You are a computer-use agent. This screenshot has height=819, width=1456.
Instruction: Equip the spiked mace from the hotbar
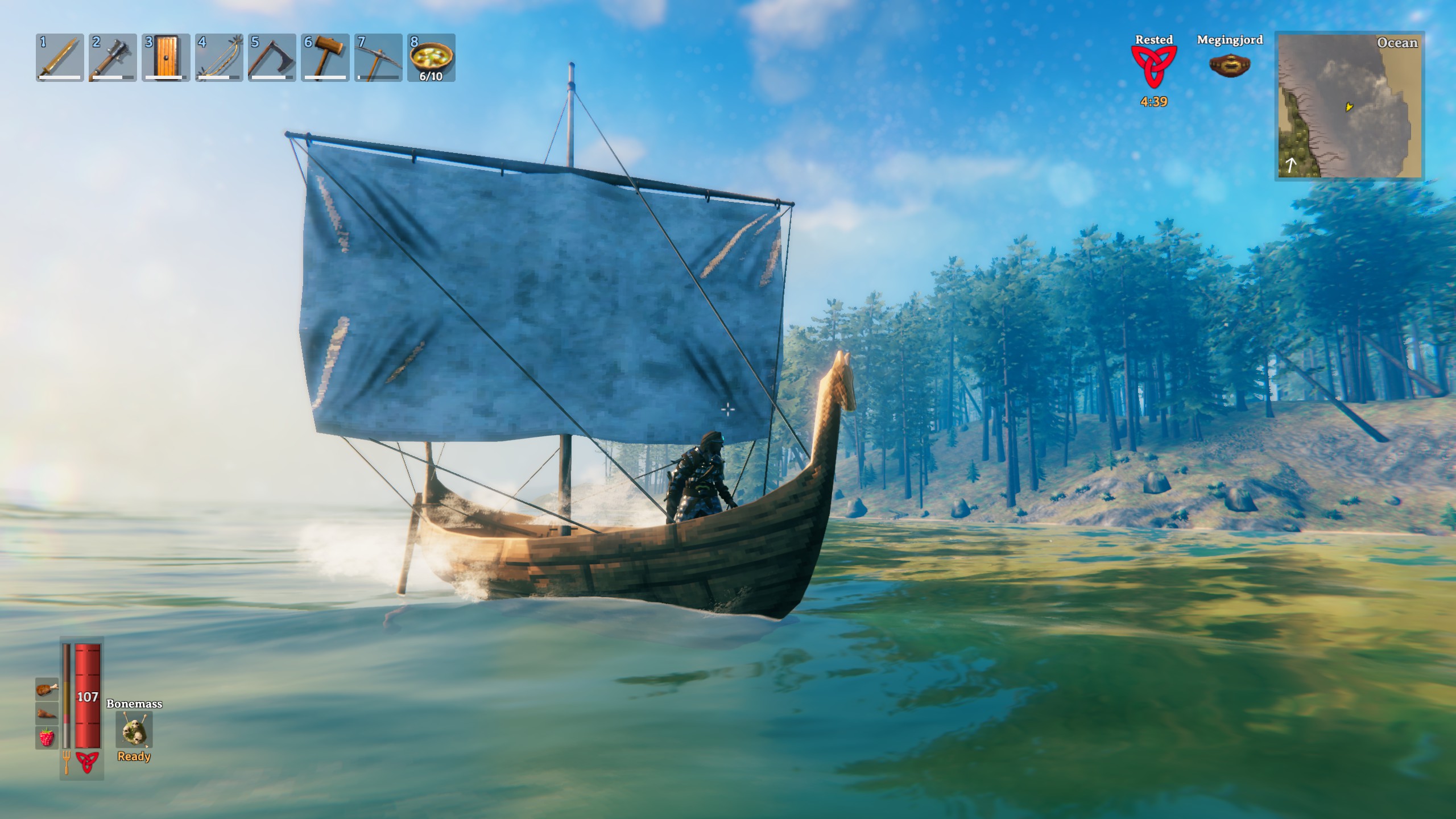[113, 58]
